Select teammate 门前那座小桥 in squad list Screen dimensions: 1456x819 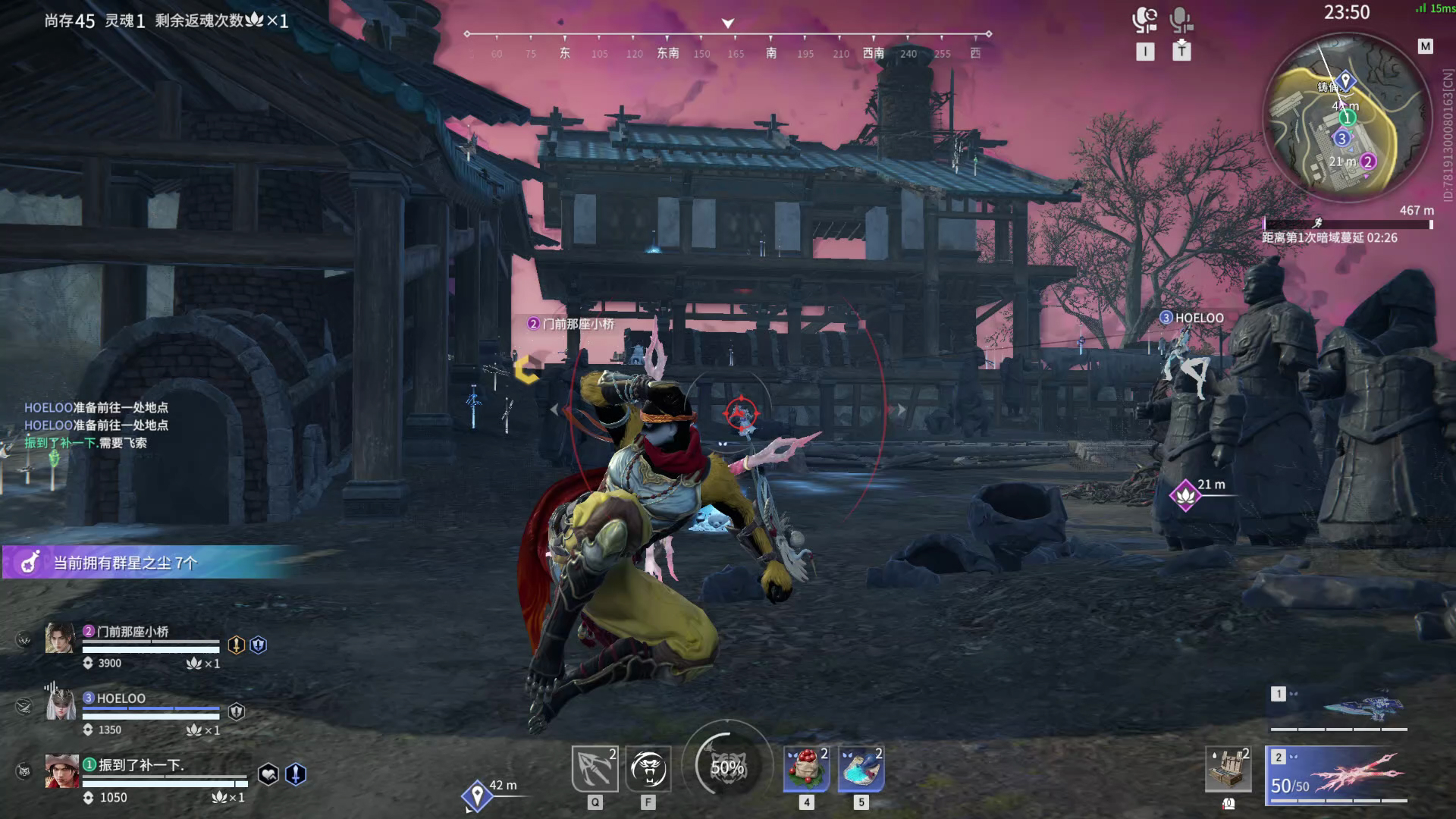pos(133,632)
